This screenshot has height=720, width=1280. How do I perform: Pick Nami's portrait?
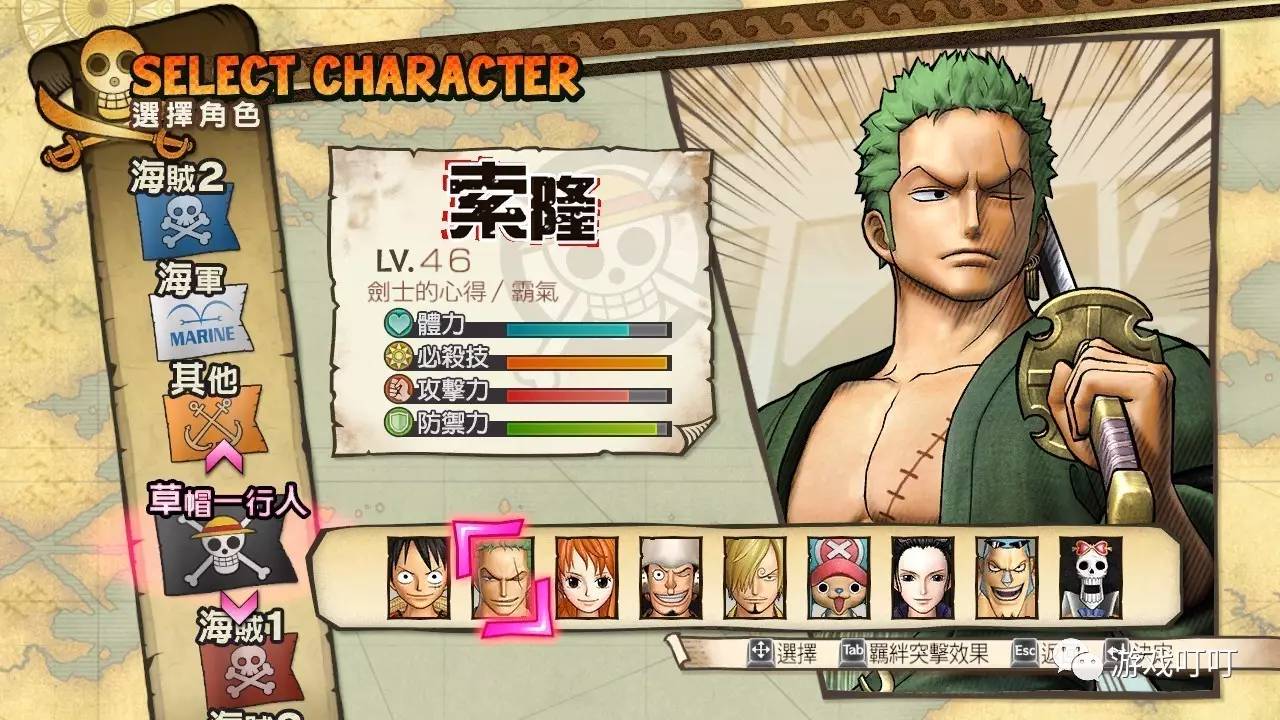586,578
